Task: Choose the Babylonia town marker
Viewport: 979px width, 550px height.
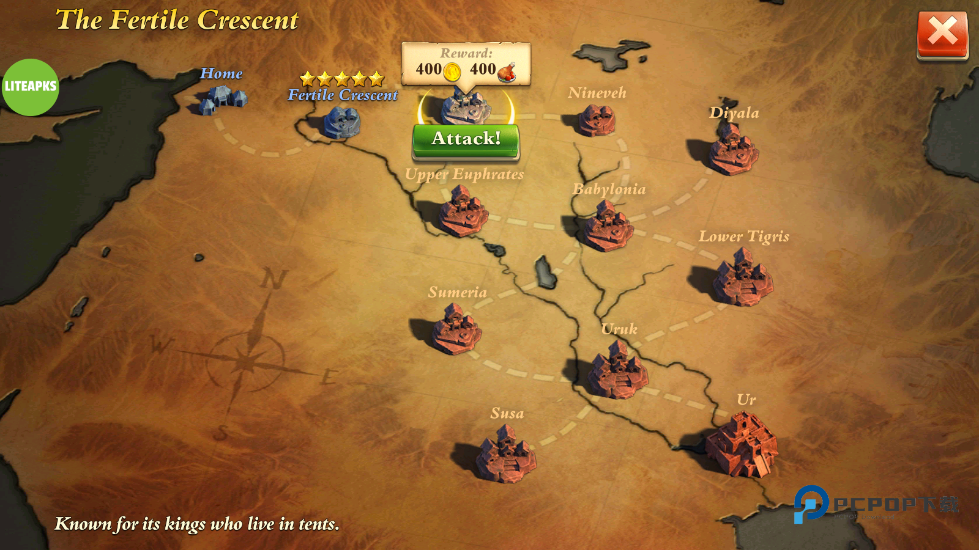Action: click(x=607, y=226)
